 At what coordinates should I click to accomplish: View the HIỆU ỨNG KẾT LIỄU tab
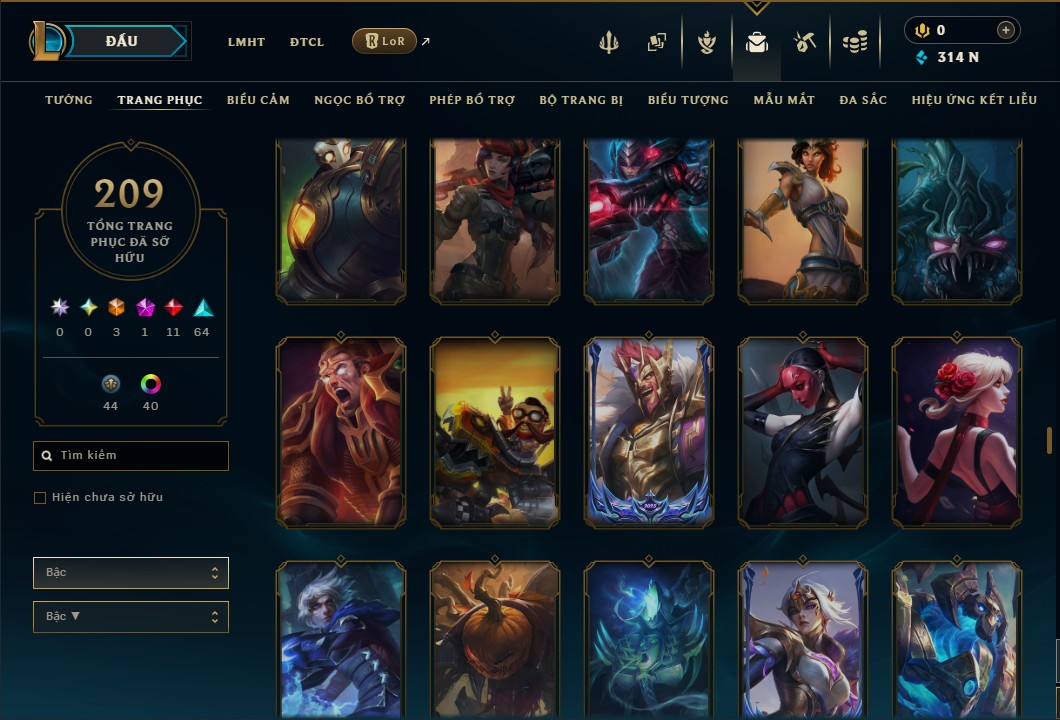974,100
